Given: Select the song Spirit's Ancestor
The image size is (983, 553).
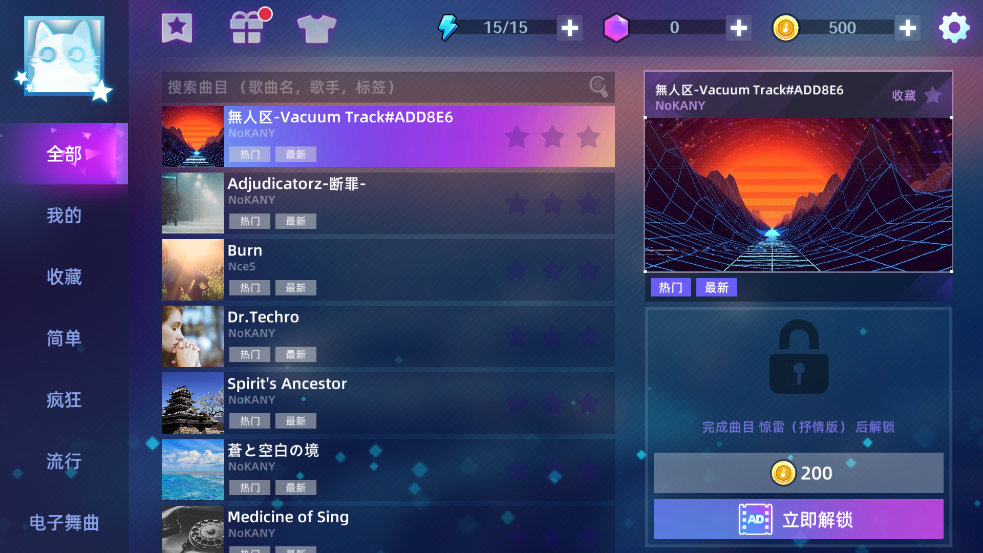Looking at the screenshot, I should point(388,403).
